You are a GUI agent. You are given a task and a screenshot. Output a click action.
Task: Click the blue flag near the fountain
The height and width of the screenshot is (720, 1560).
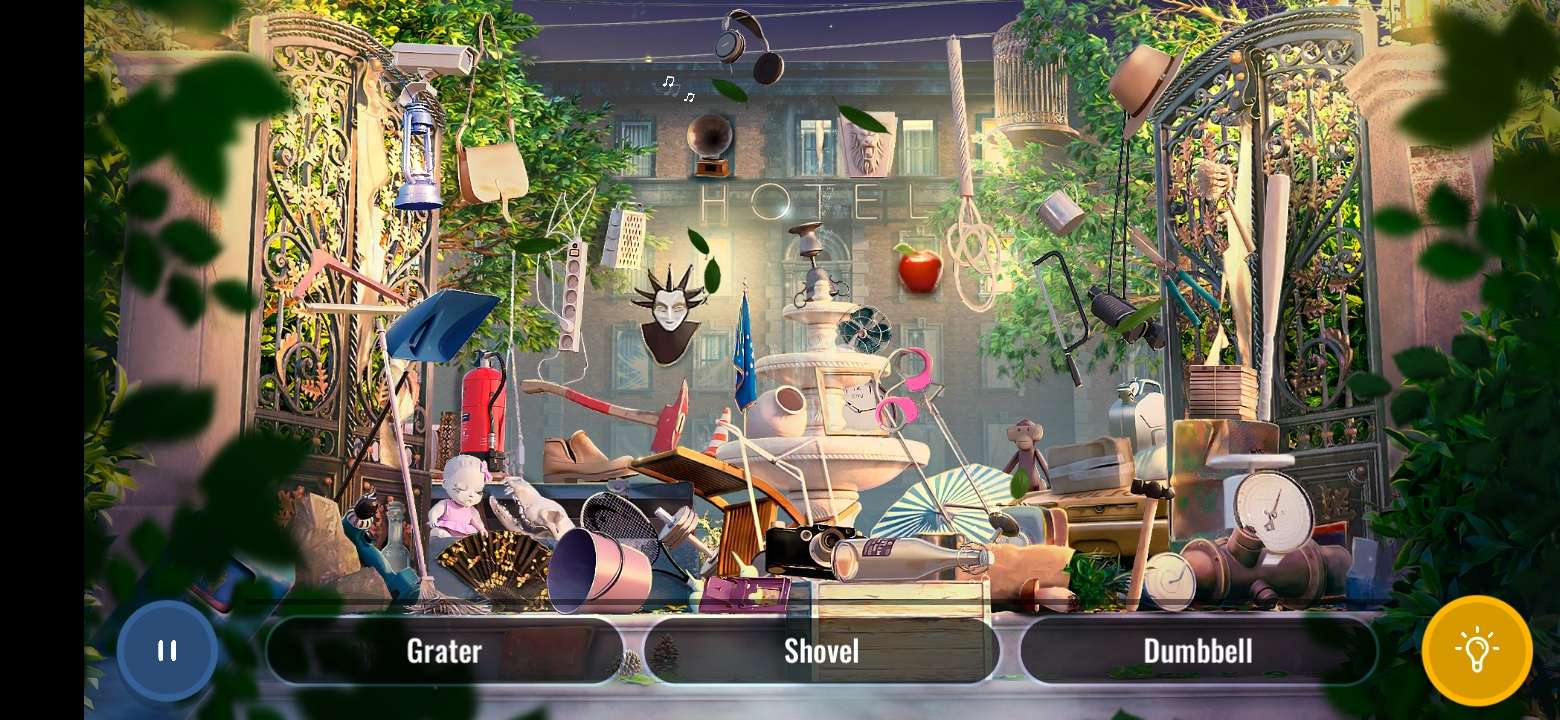(x=744, y=340)
